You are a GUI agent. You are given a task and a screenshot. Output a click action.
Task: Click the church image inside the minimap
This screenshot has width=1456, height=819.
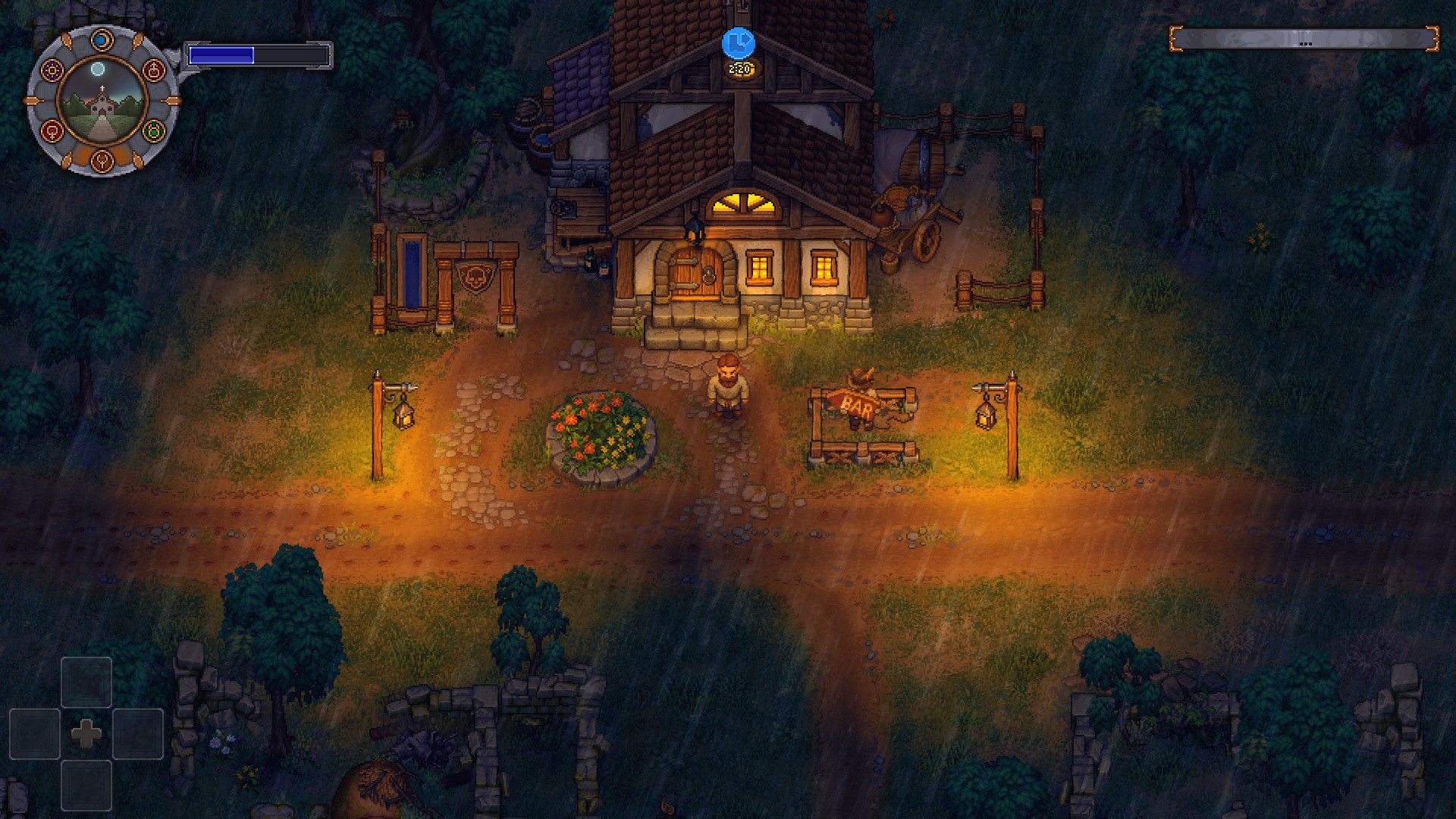coord(102,106)
